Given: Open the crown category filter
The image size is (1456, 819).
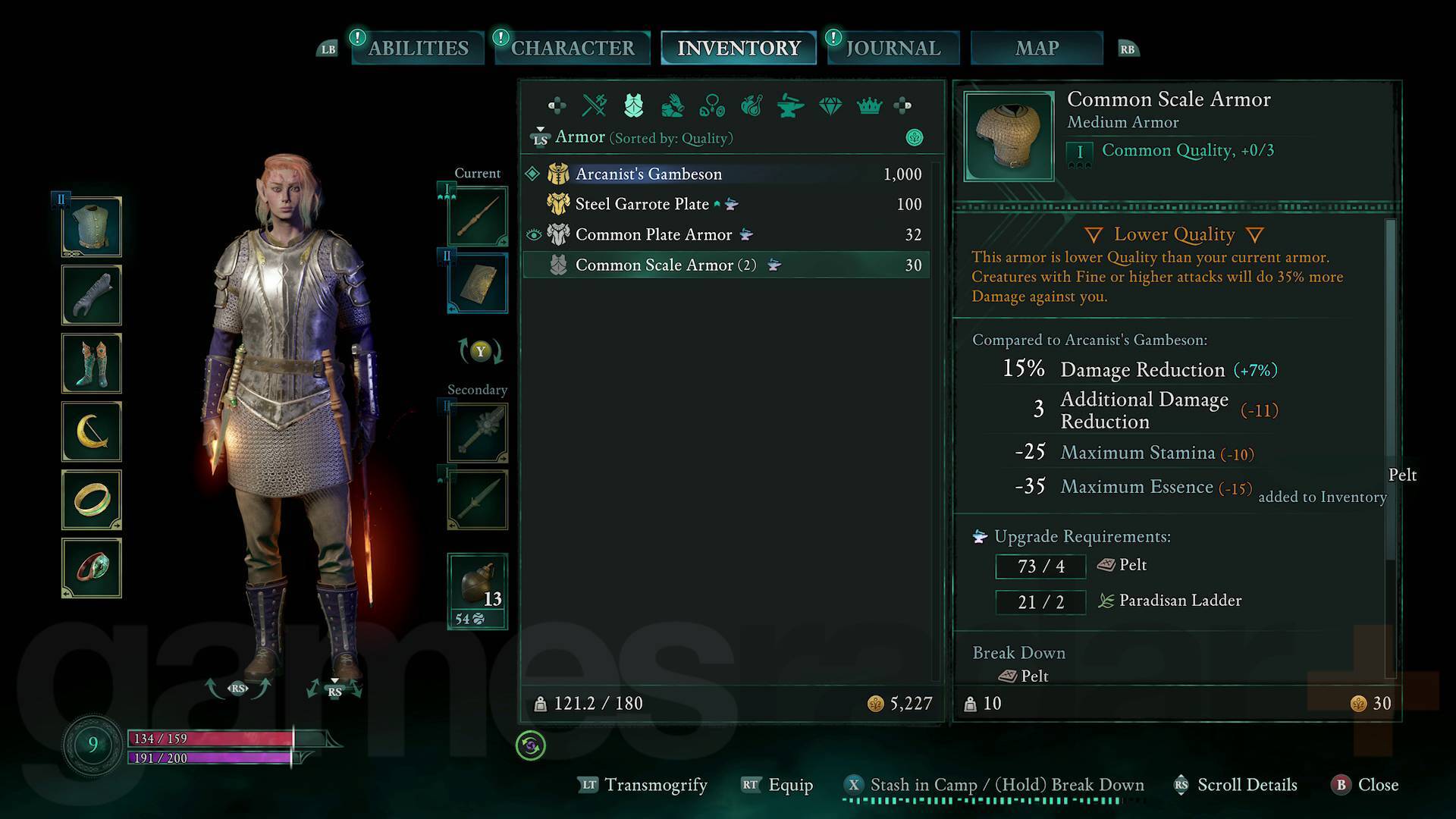Looking at the screenshot, I should (869, 105).
